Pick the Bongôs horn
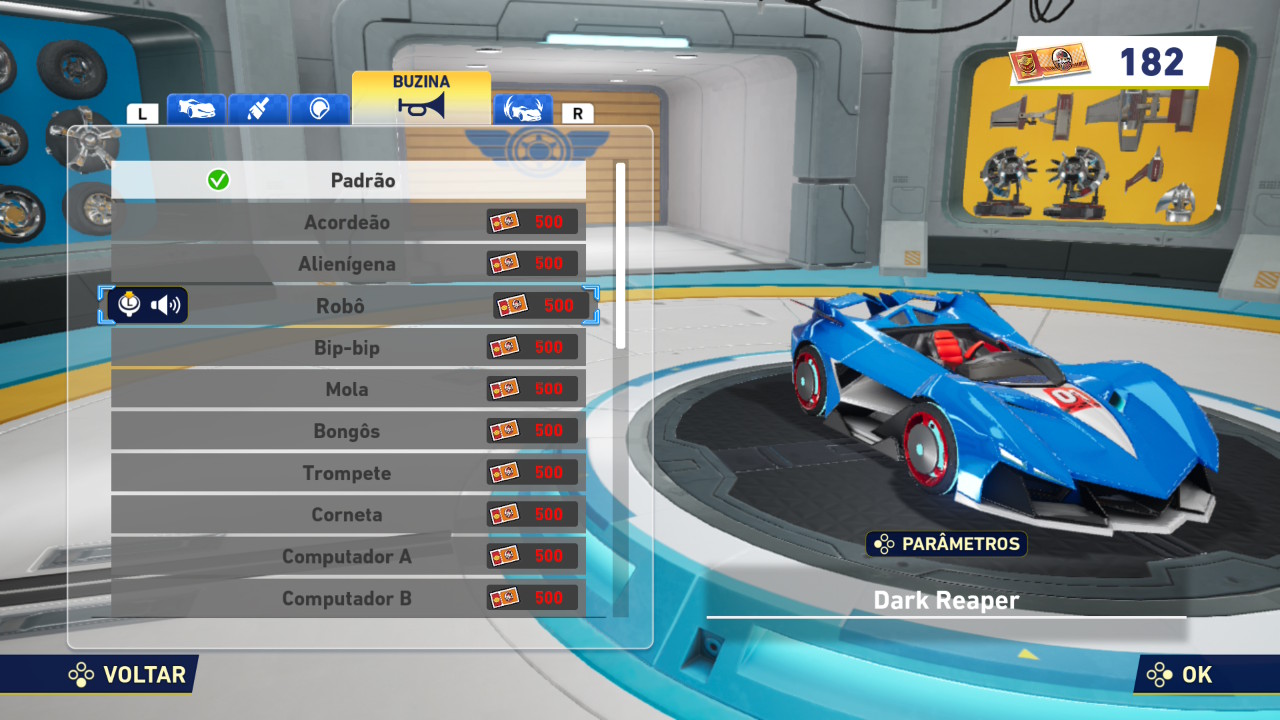 [348, 431]
